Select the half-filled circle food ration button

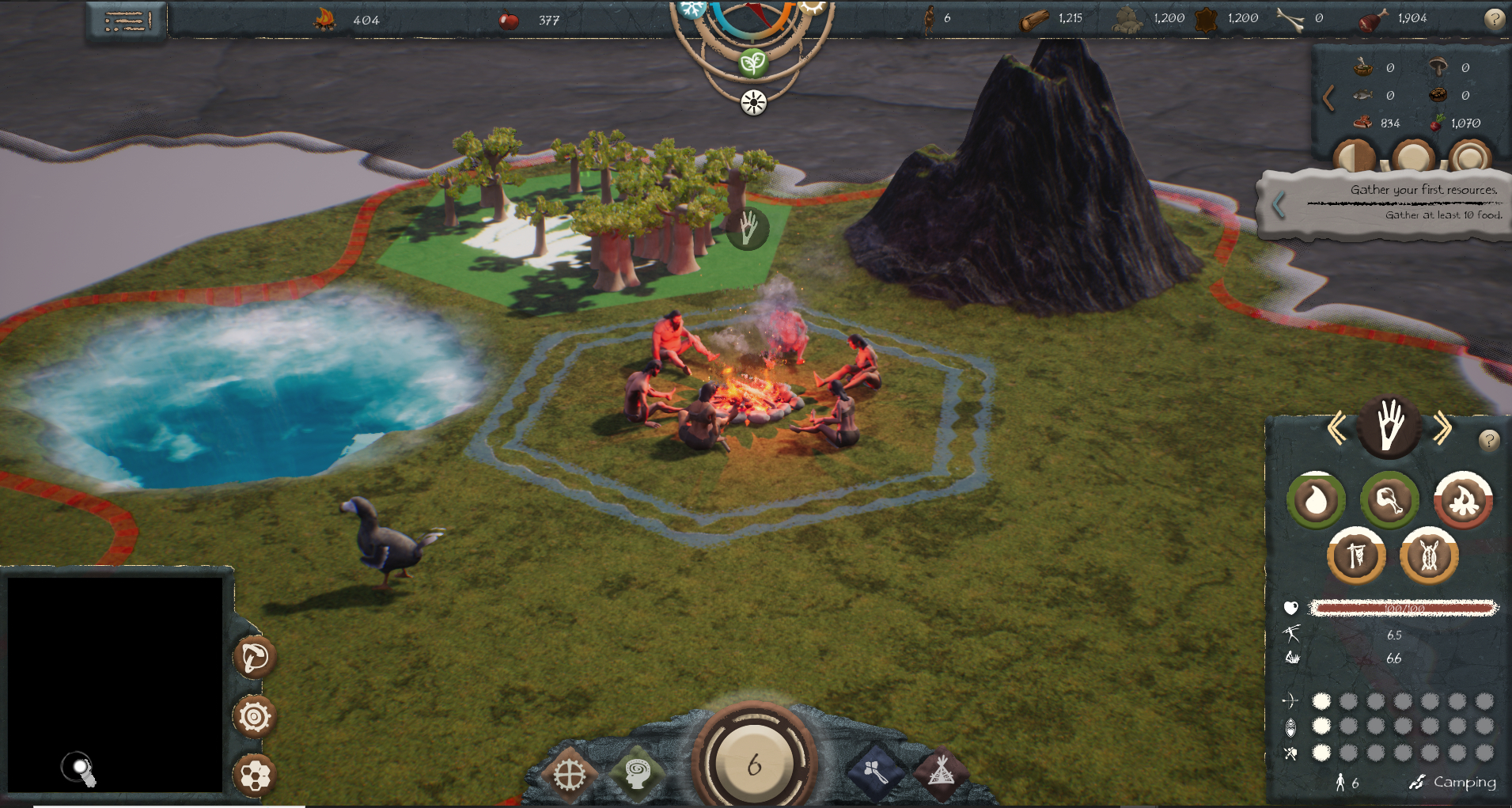coord(1354,157)
